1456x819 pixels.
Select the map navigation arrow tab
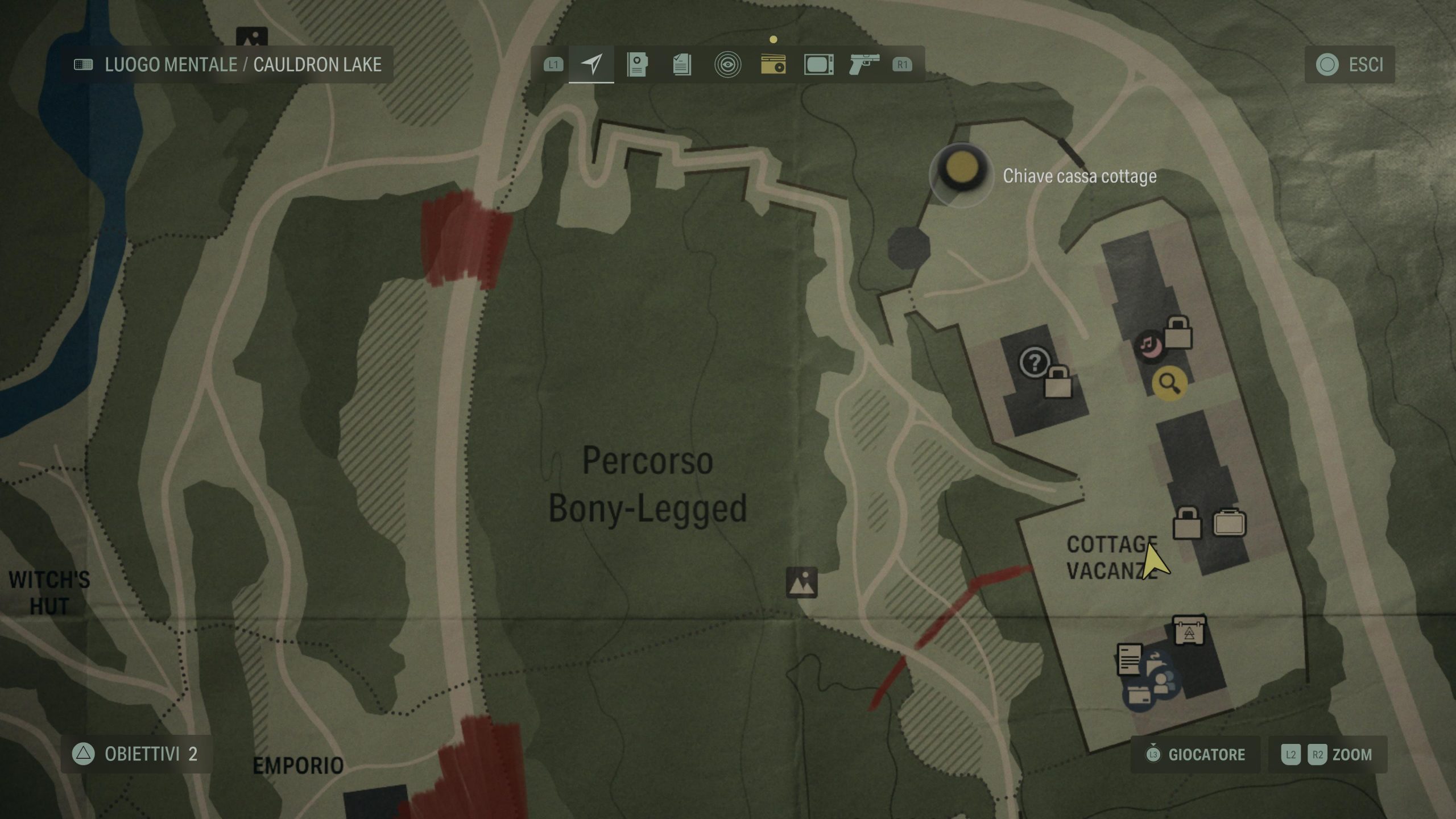tap(591, 64)
